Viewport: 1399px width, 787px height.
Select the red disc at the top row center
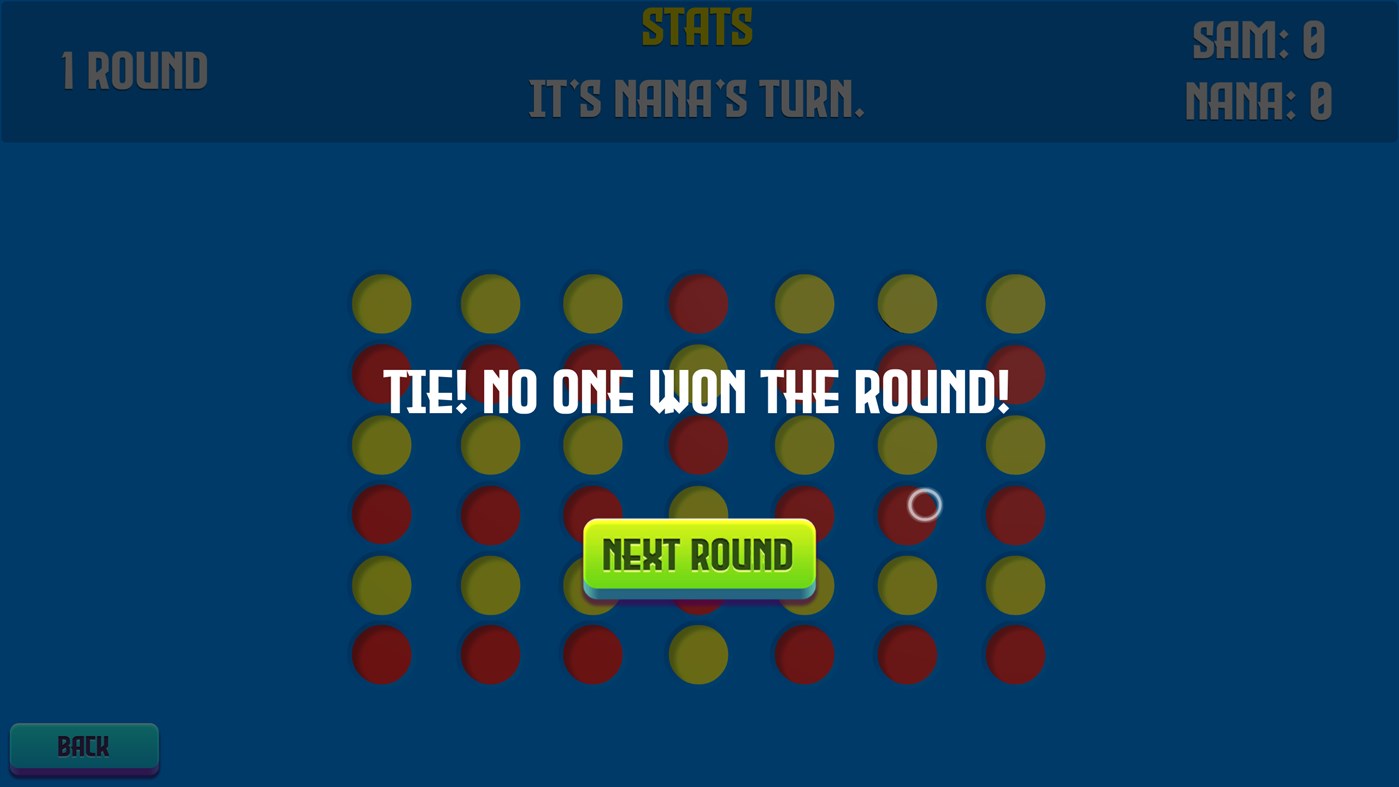697,303
